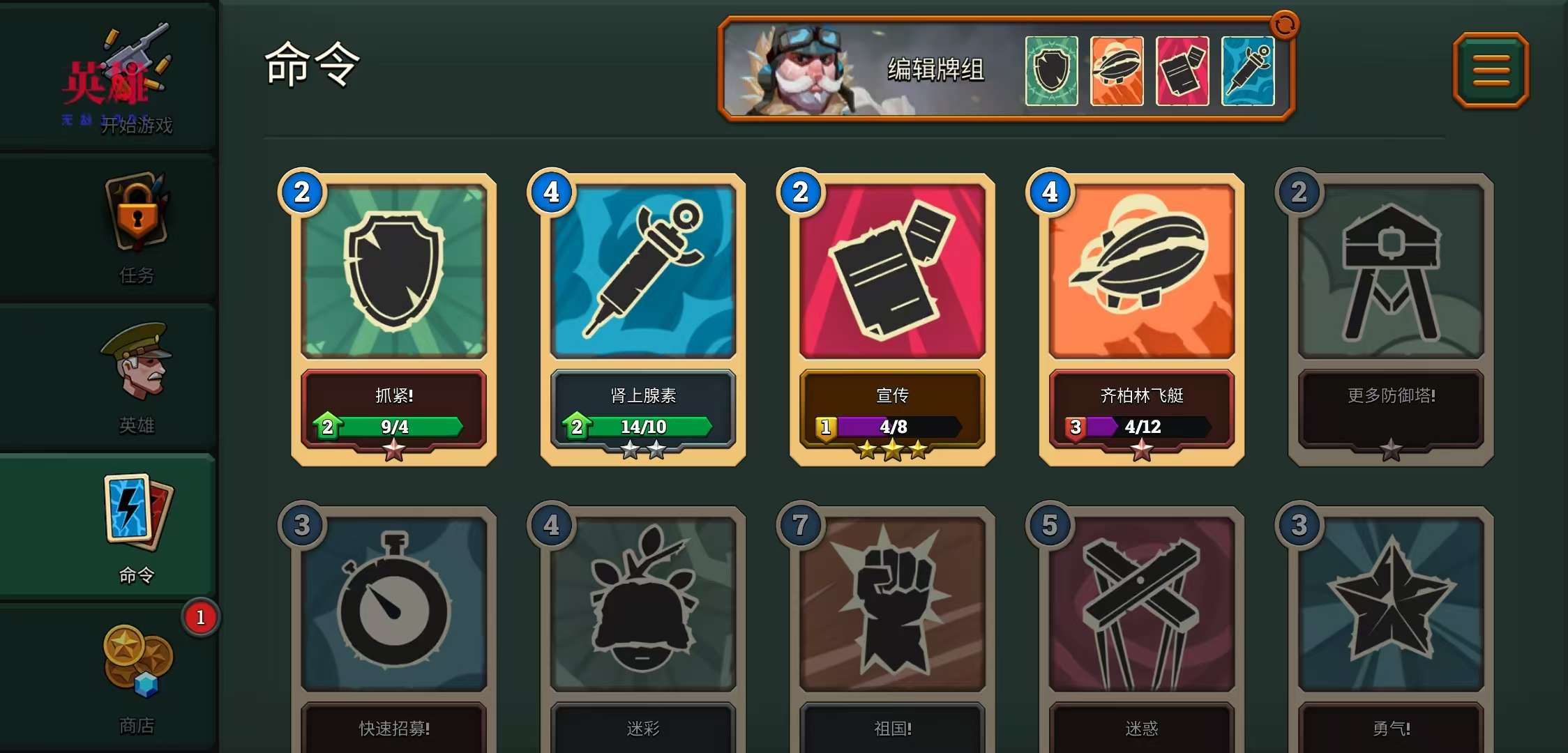1568x753 pixels.
Task: Click the blue syringe deck slot
Action: coord(1248,71)
